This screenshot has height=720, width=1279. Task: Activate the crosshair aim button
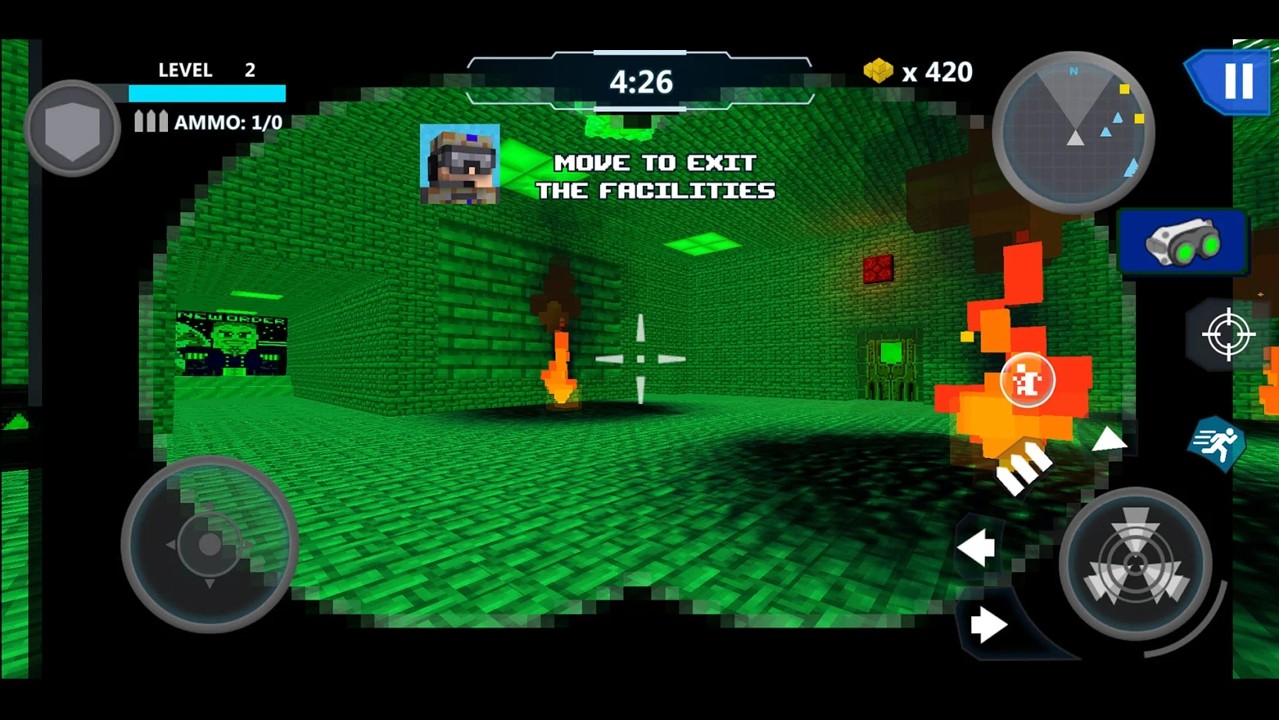[1228, 334]
